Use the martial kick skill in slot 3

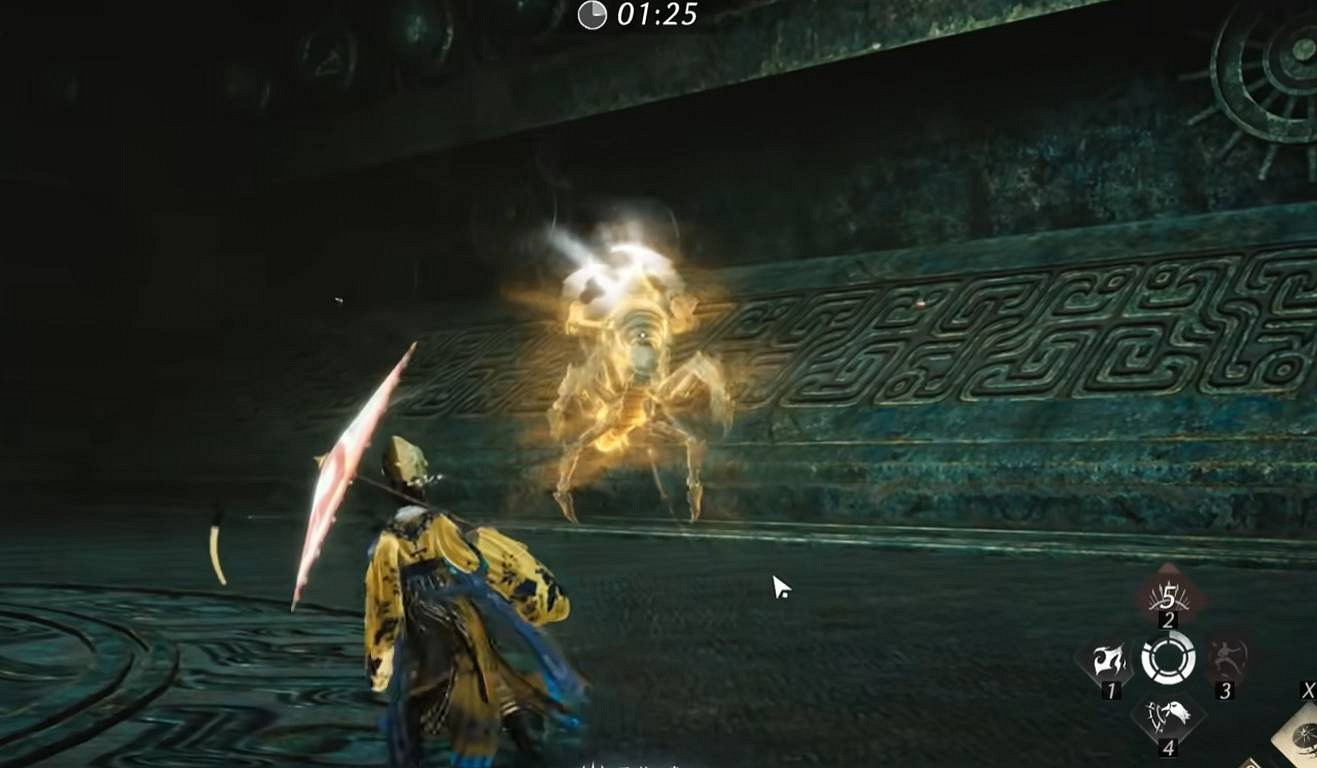coord(1228,657)
